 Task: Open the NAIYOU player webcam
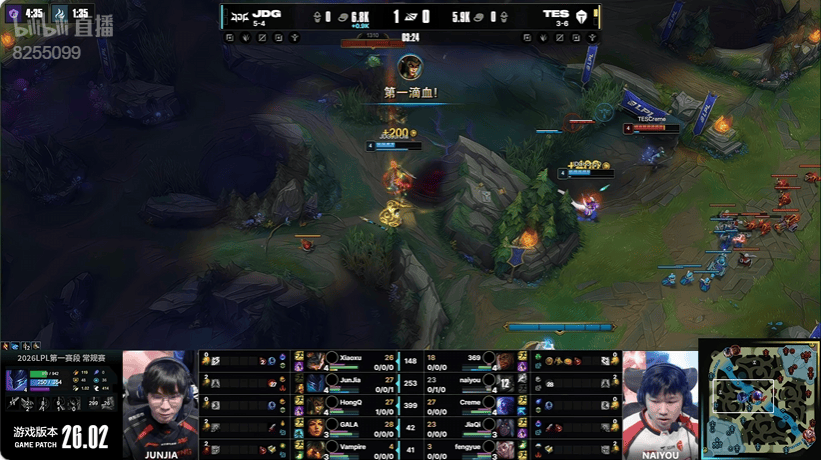point(660,398)
